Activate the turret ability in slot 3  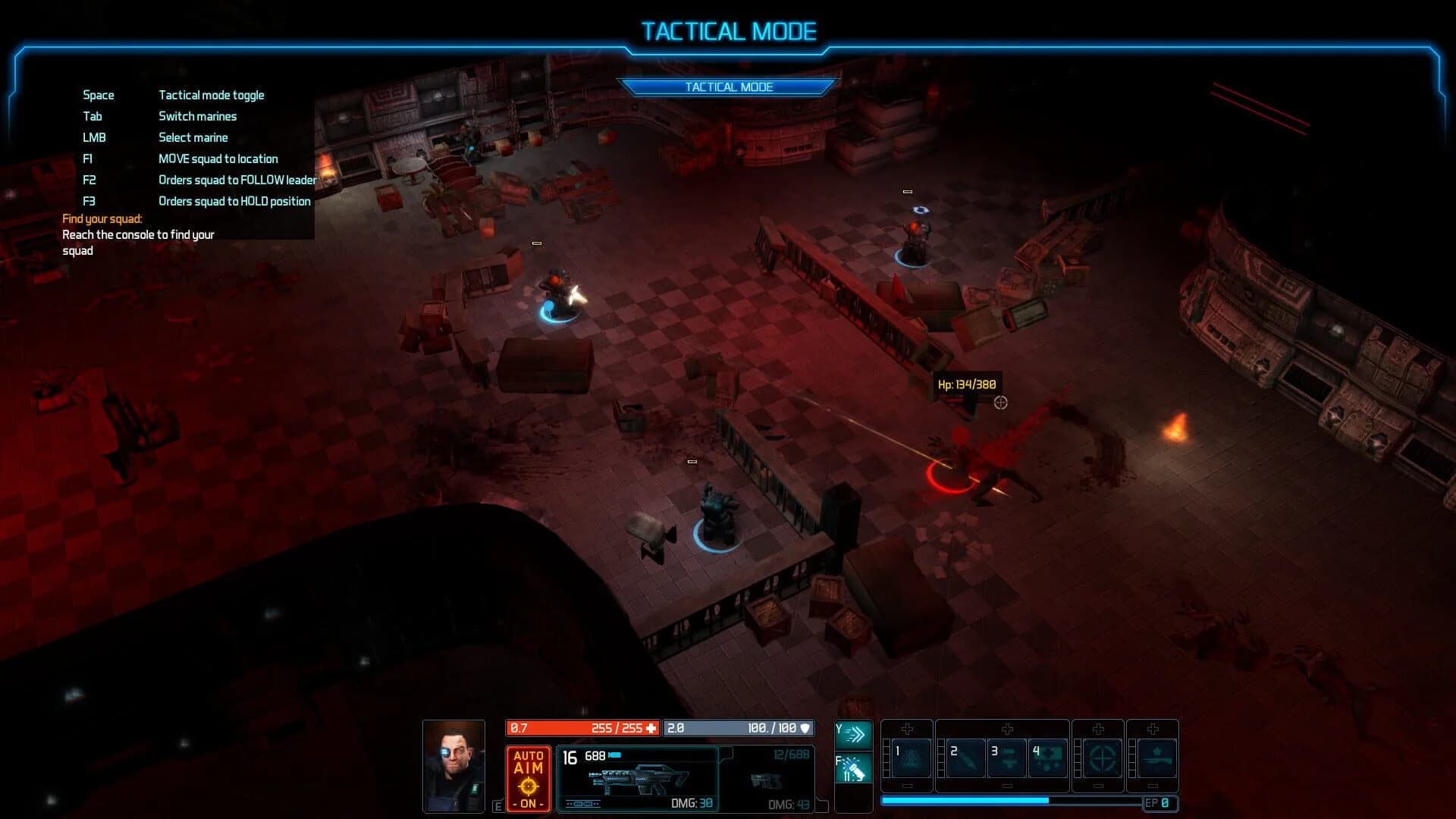click(x=1007, y=758)
